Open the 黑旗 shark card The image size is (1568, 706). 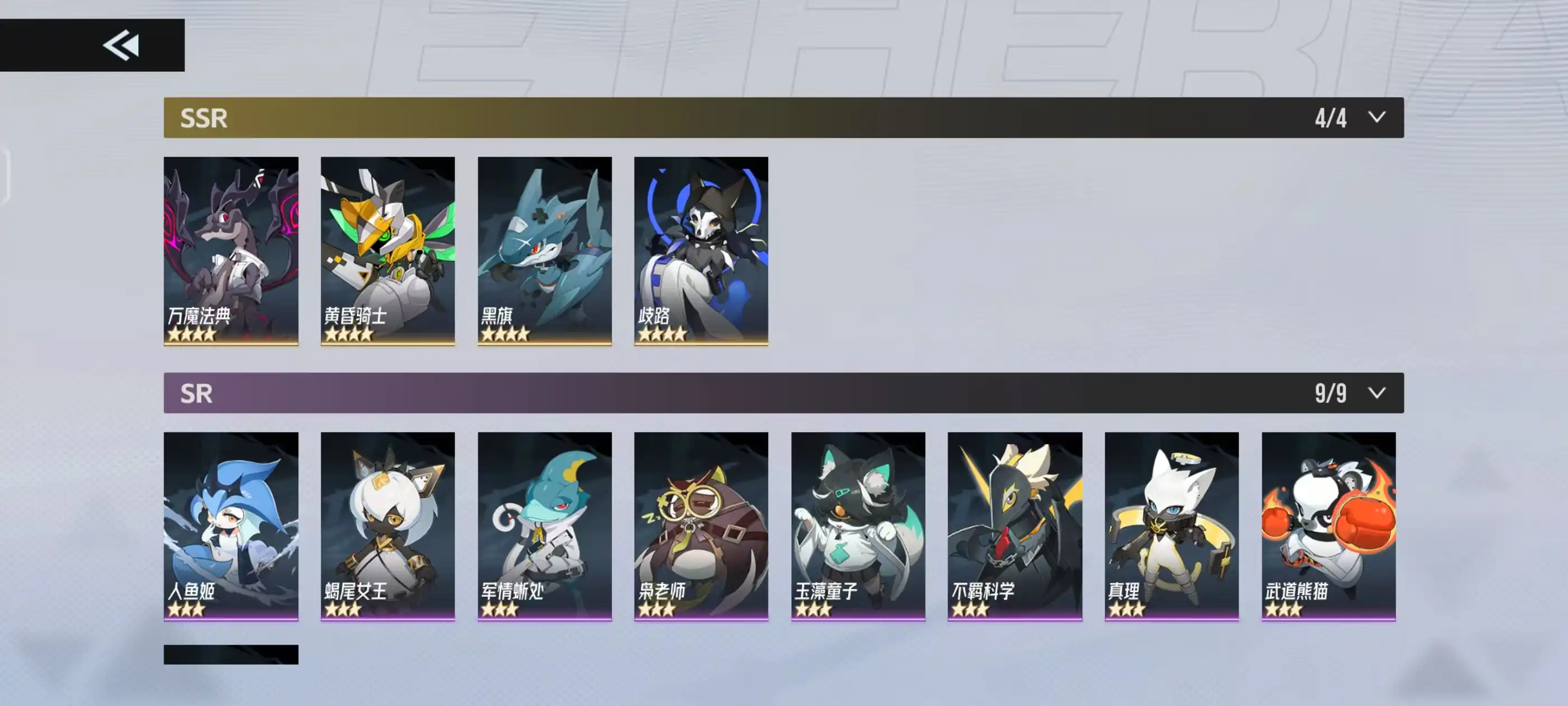[544, 250]
